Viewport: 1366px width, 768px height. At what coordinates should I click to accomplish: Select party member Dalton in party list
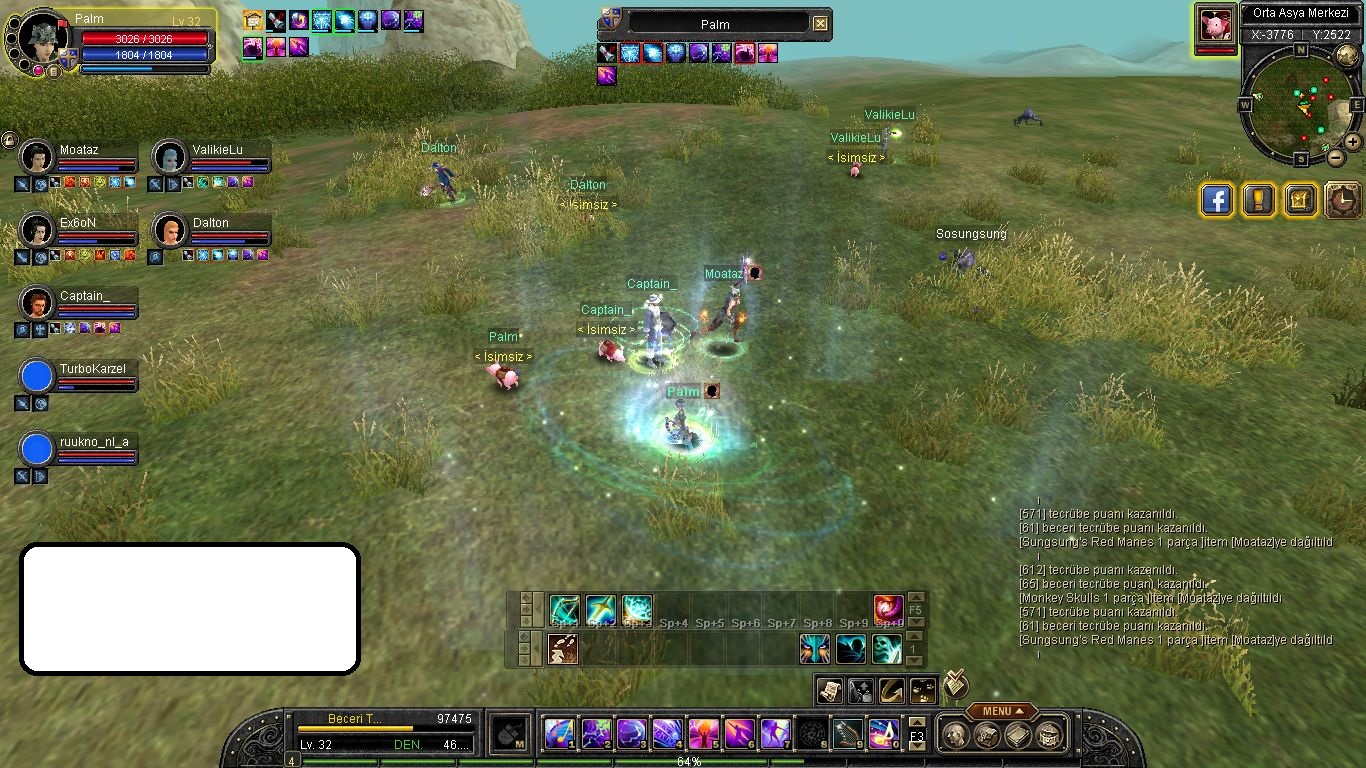(210, 223)
